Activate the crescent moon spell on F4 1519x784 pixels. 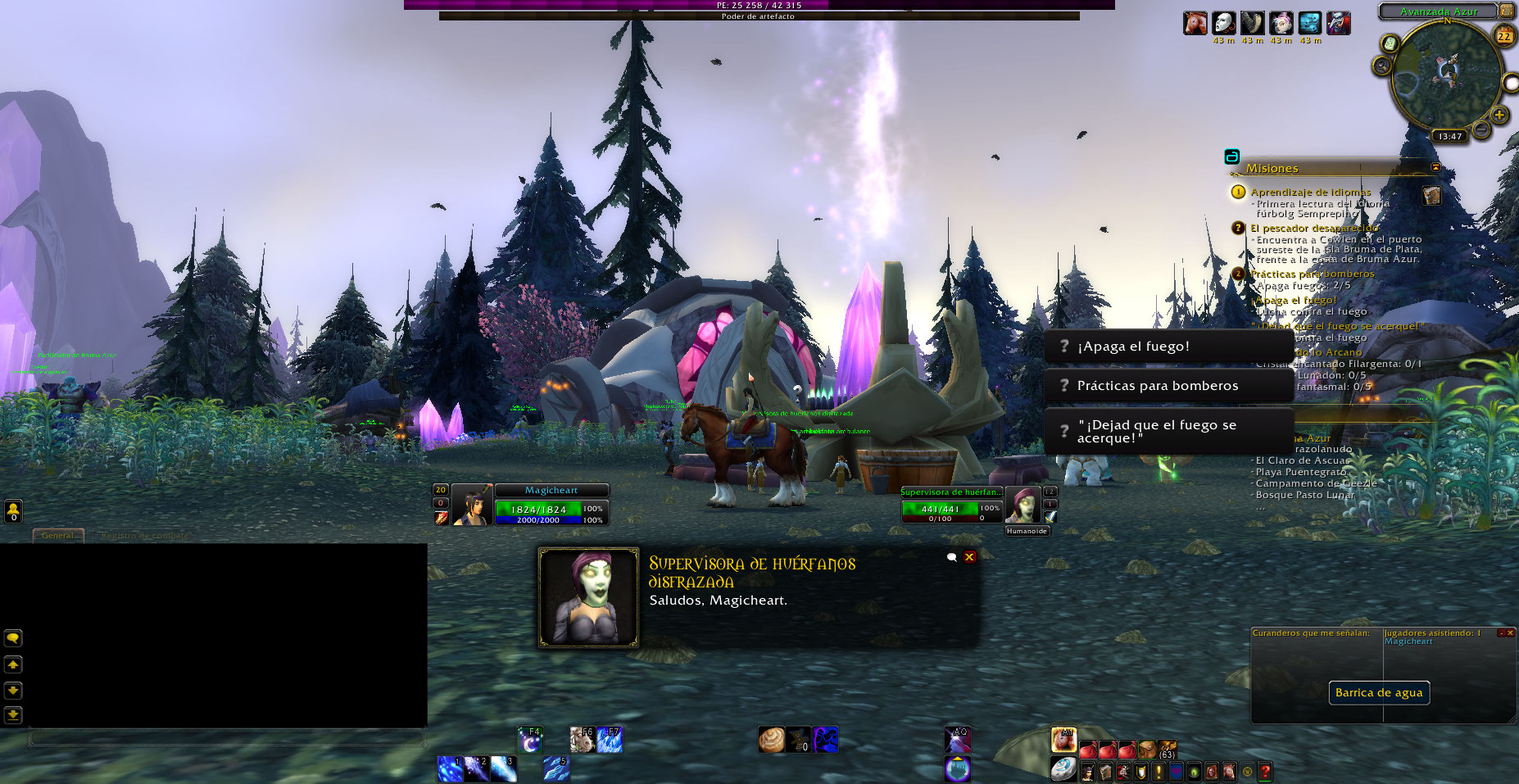529,741
